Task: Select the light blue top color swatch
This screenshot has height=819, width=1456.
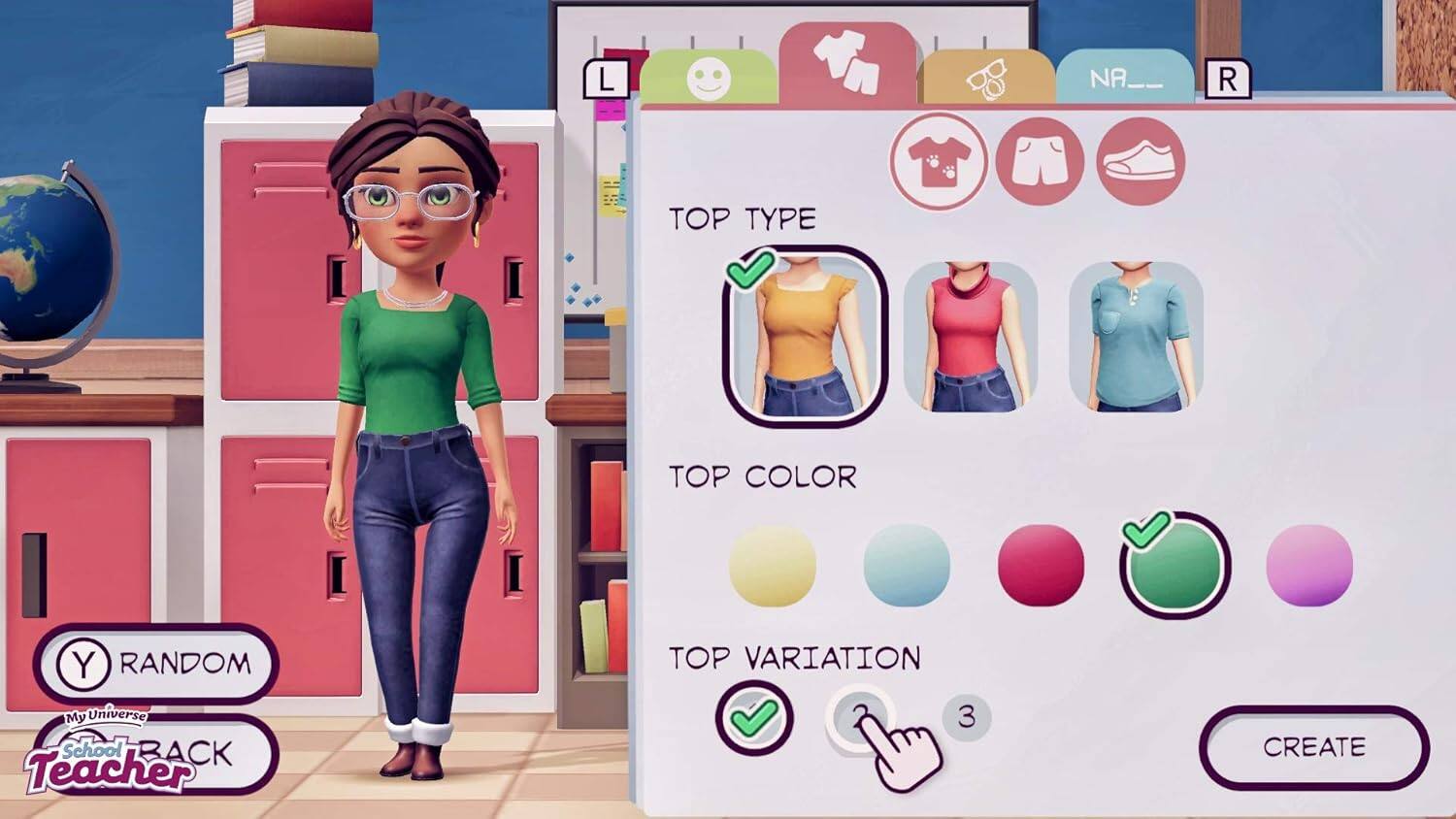Action: point(906,563)
